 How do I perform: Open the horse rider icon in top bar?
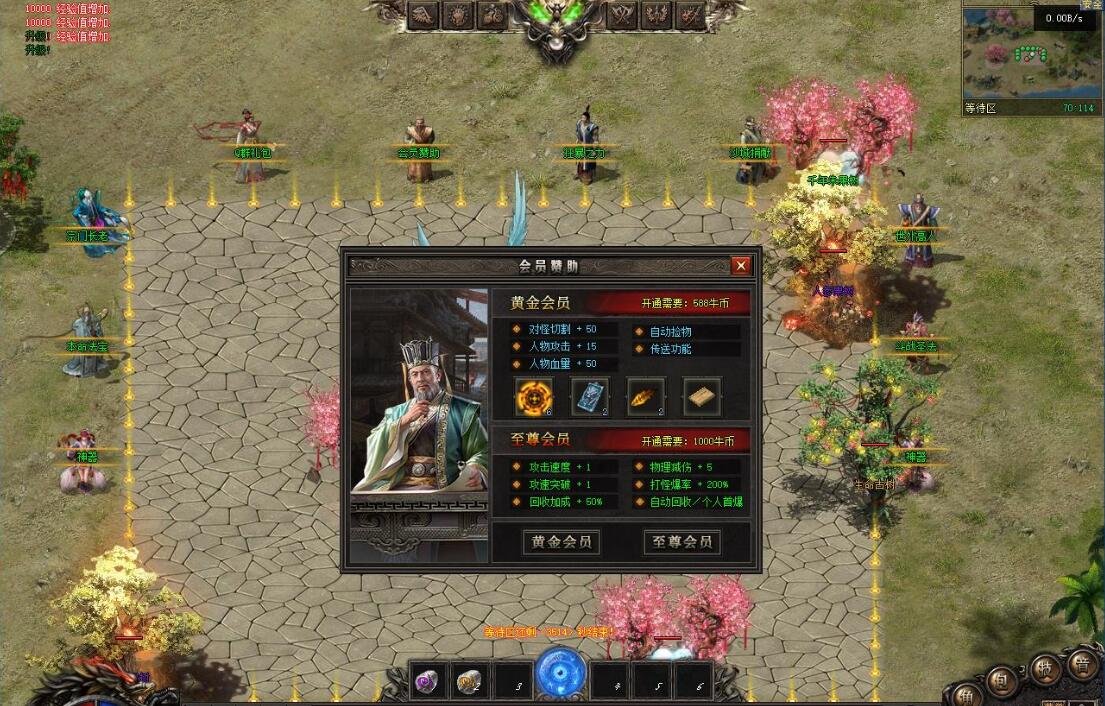492,14
